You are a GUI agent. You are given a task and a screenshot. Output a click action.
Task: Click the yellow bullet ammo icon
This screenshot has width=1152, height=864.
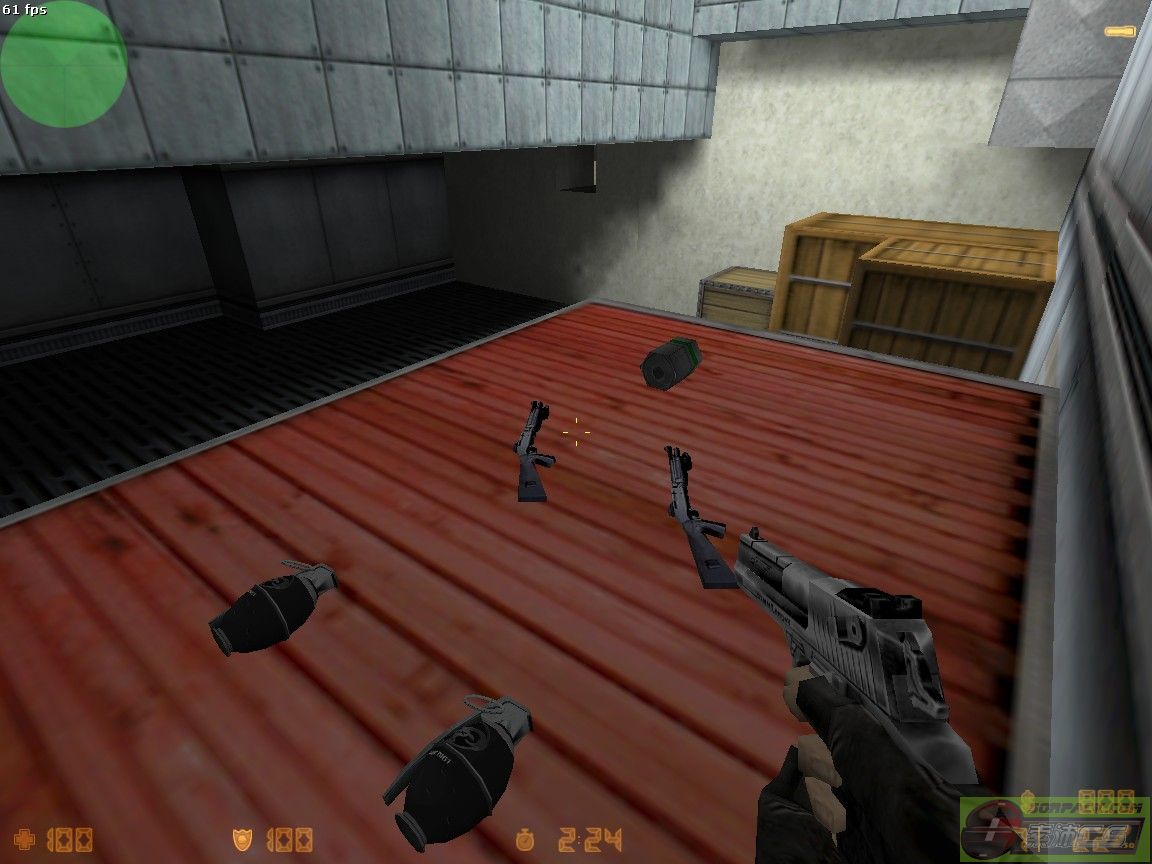pos(1120,32)
